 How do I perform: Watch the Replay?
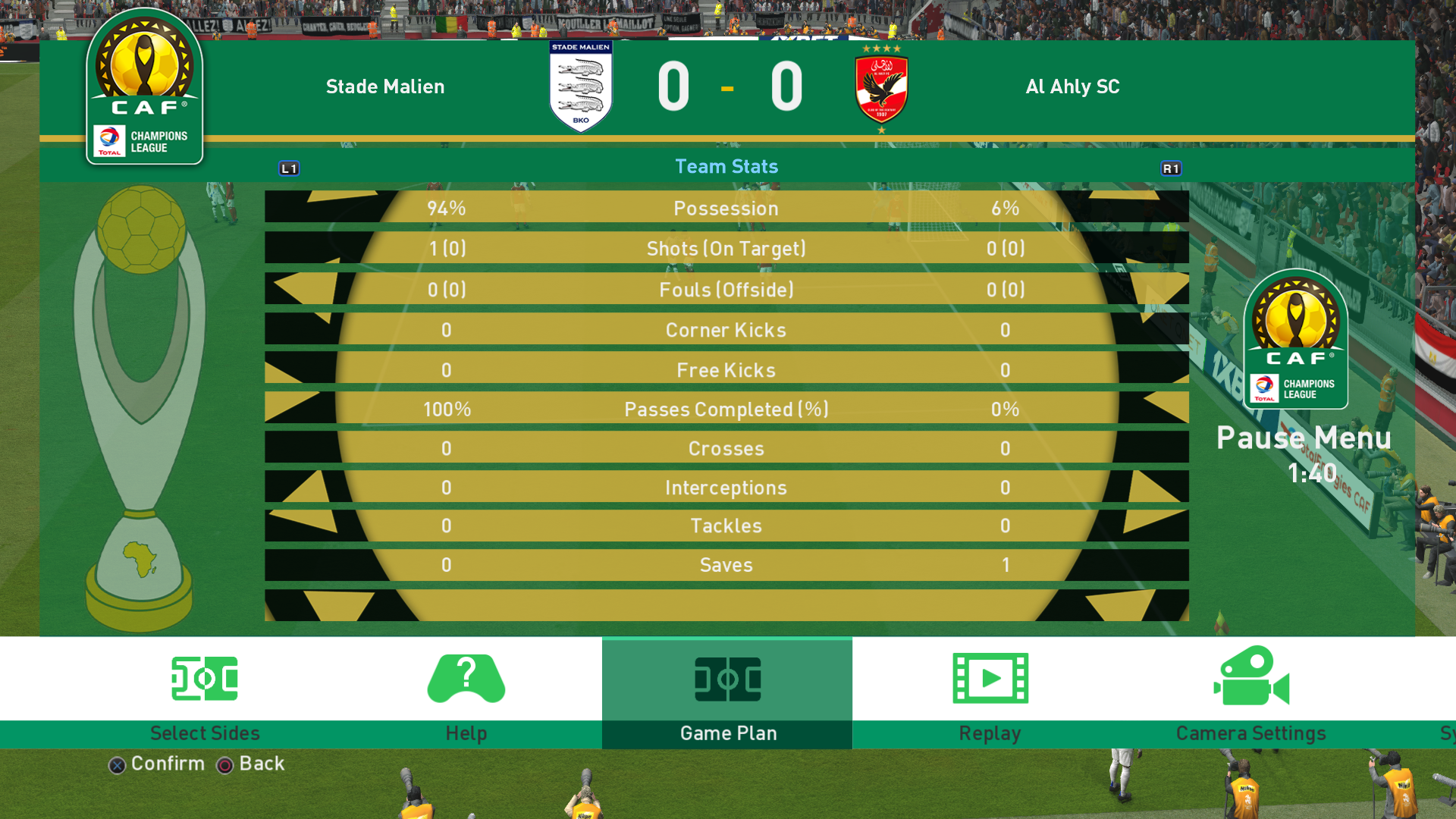(990, 693)
